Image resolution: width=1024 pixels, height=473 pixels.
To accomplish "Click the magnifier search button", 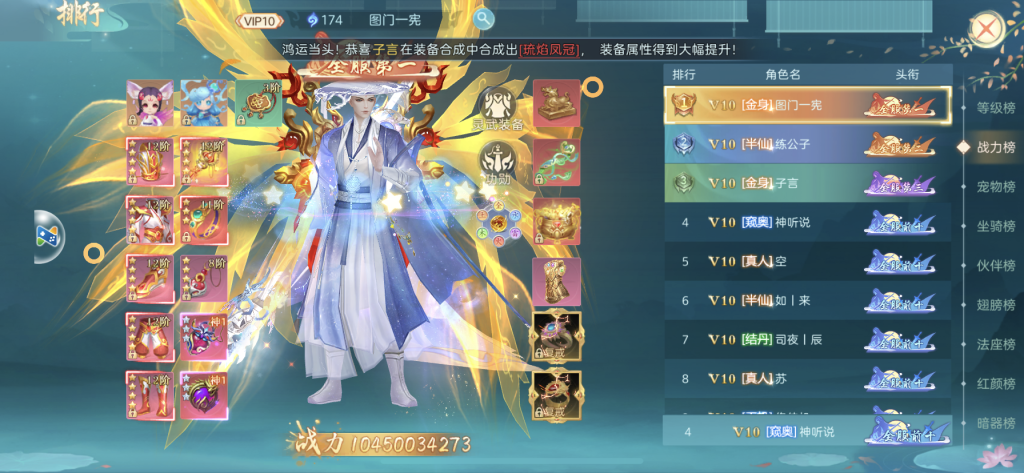I will coord(484,19).
